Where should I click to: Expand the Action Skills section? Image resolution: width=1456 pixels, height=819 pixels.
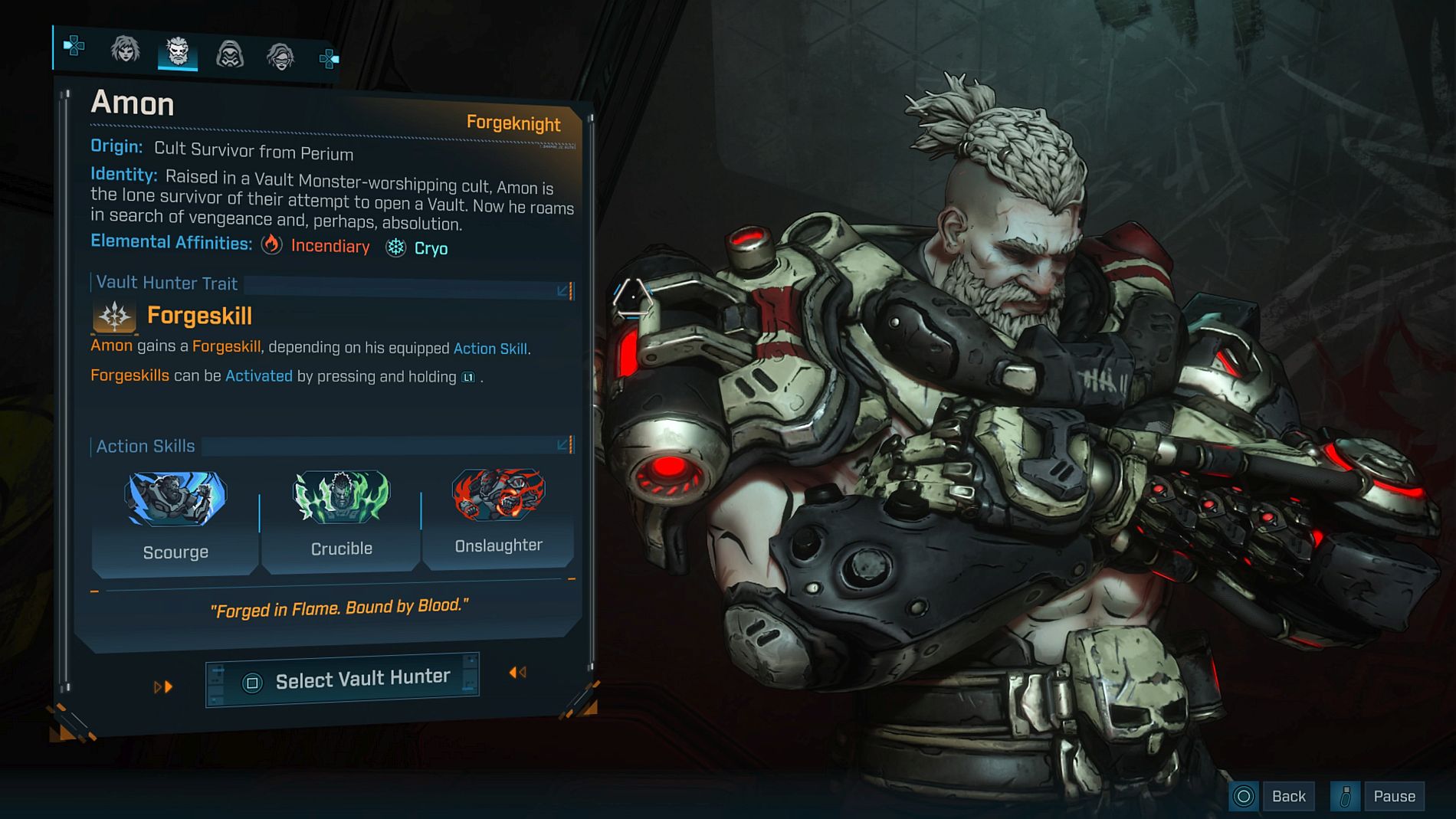(x=563, y=445)
